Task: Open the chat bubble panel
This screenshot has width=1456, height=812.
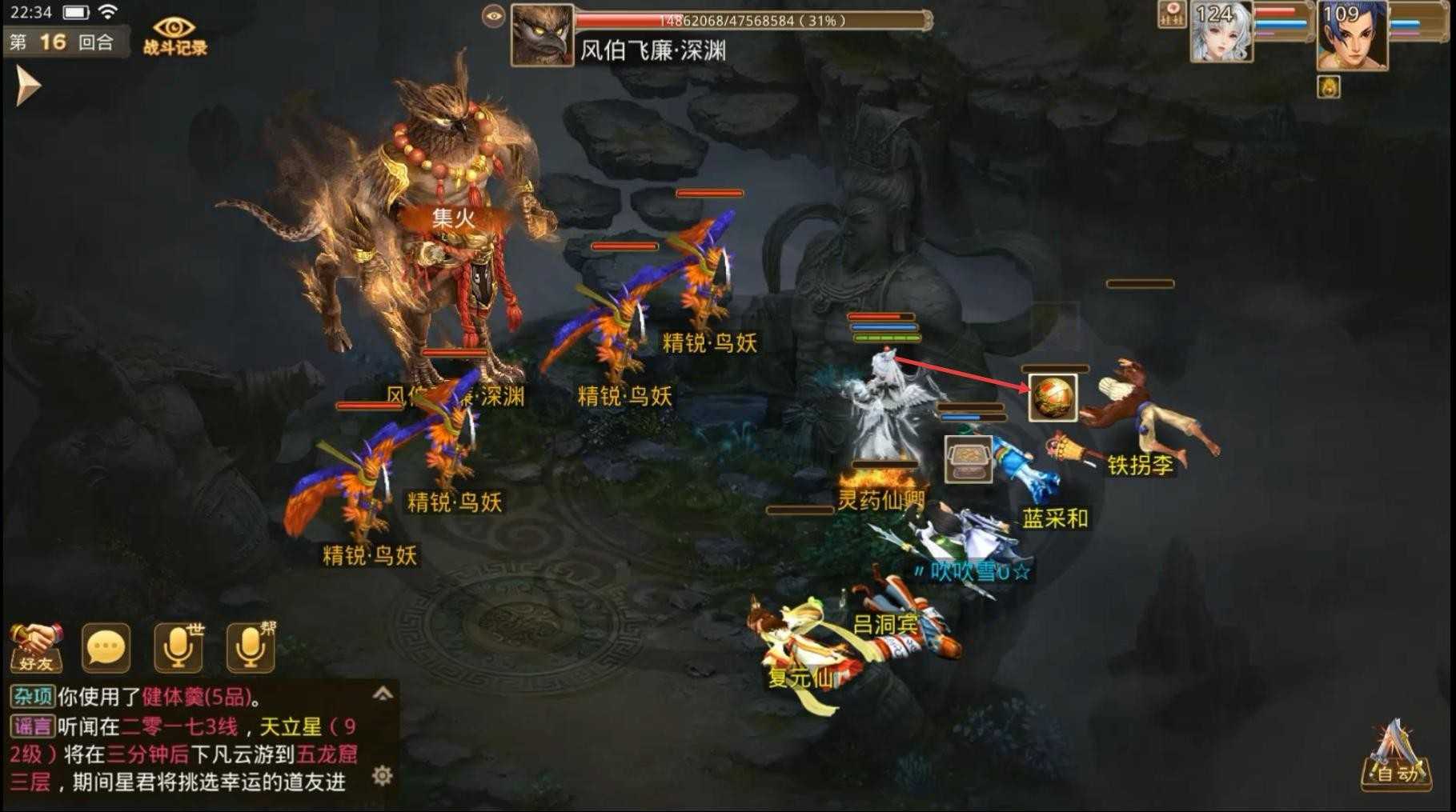Action: pyautogui.click(x=105, y=646)
